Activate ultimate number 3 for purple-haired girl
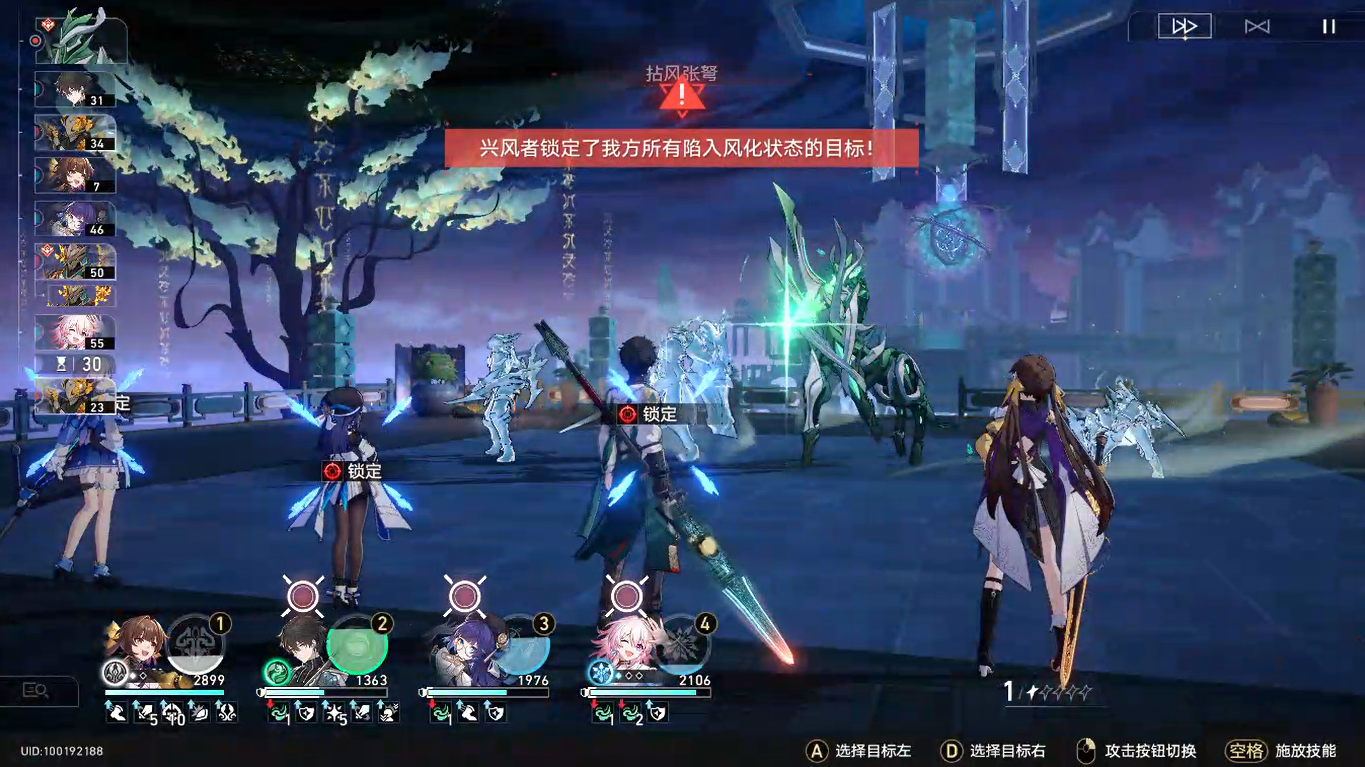The width and height of the screenshot is (1365, 767). coord(520,644)
